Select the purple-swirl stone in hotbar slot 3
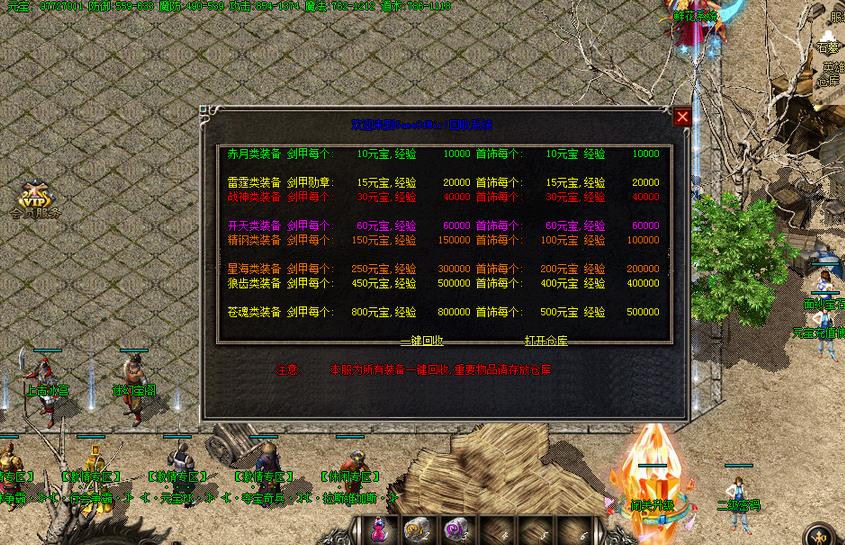 456,530
